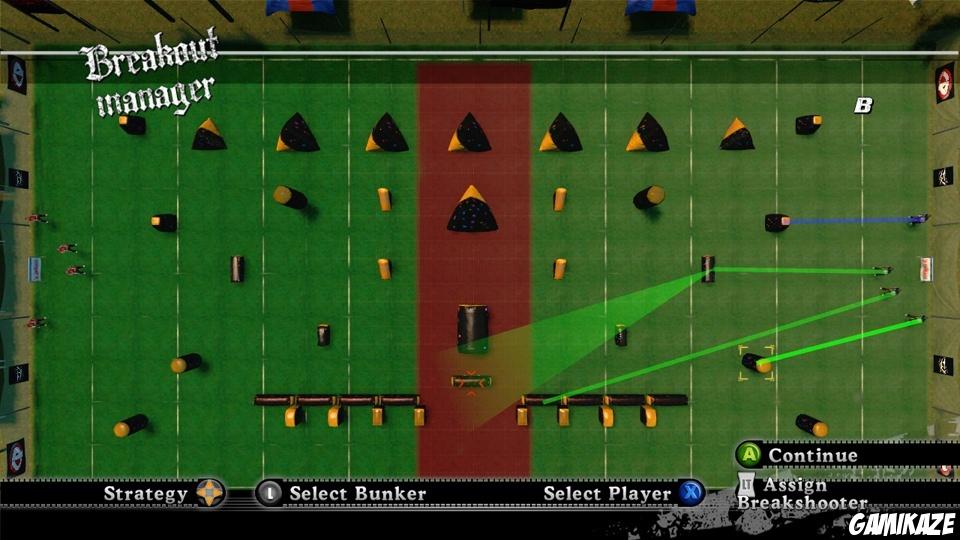Click the GAMIKAZE watermark logo

[902, 524]
